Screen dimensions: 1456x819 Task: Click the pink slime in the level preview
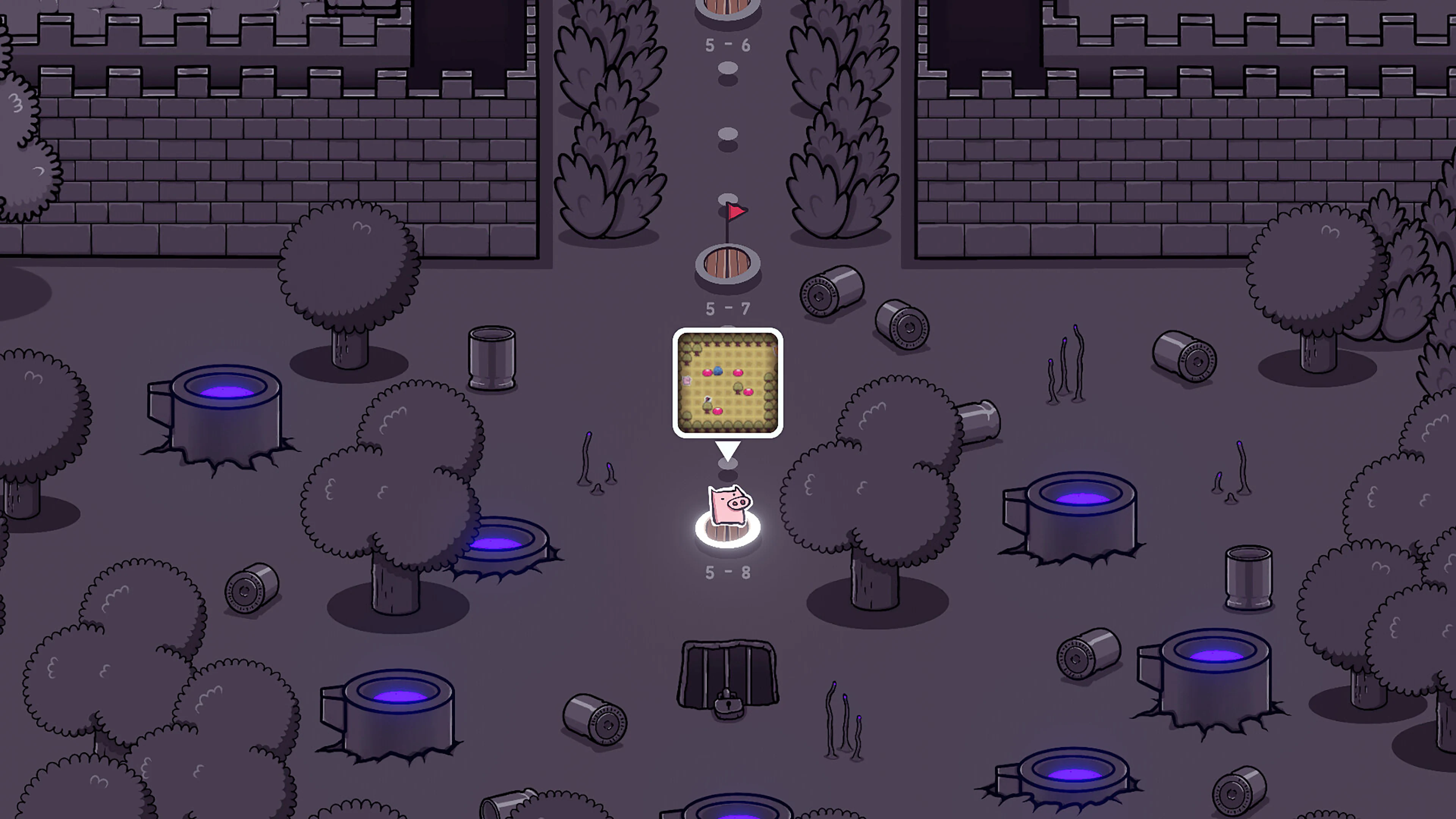tap(708, 373)
